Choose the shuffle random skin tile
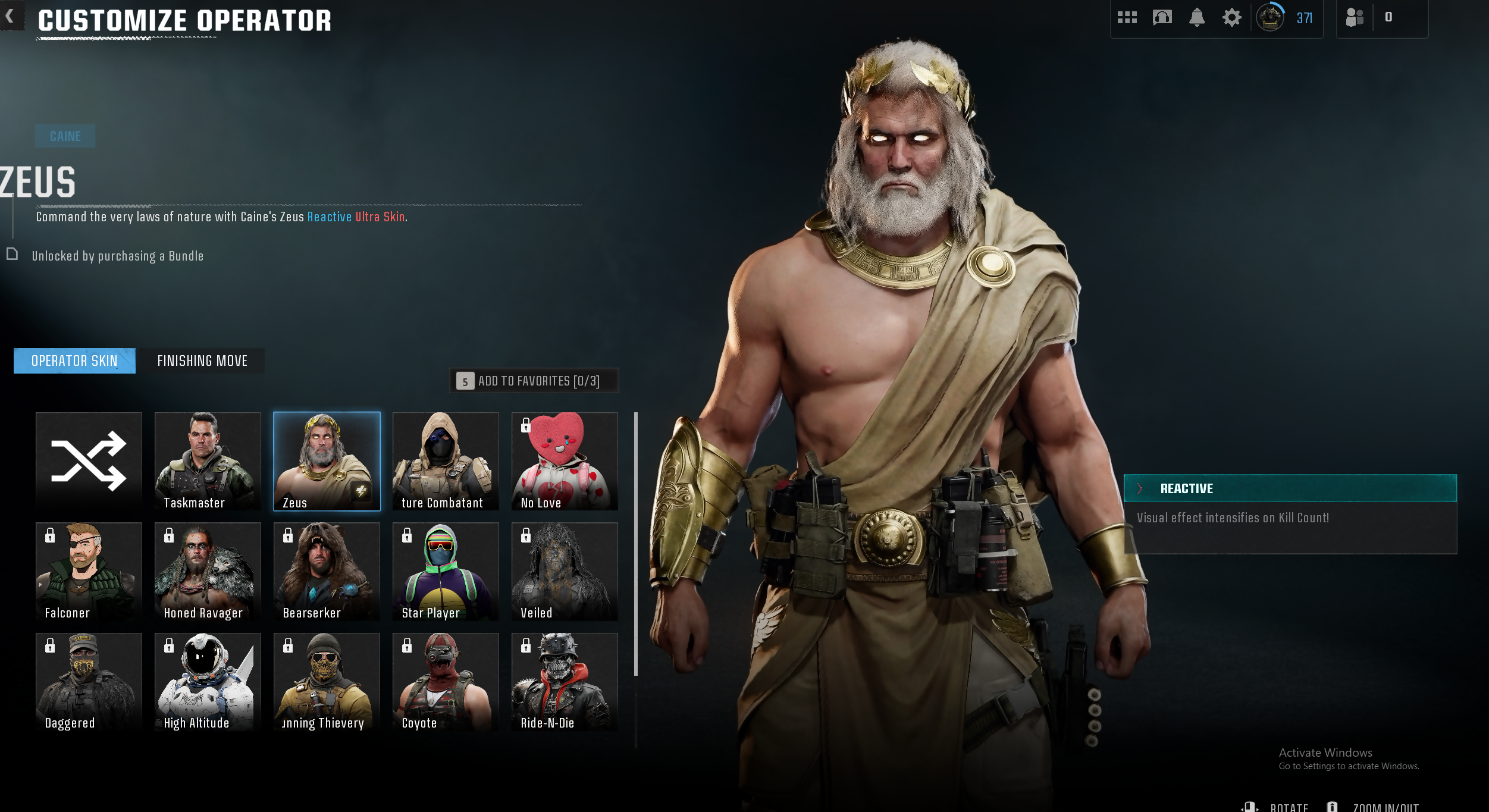Viewport: 1489px width, 812px height. tap(89, 461)
